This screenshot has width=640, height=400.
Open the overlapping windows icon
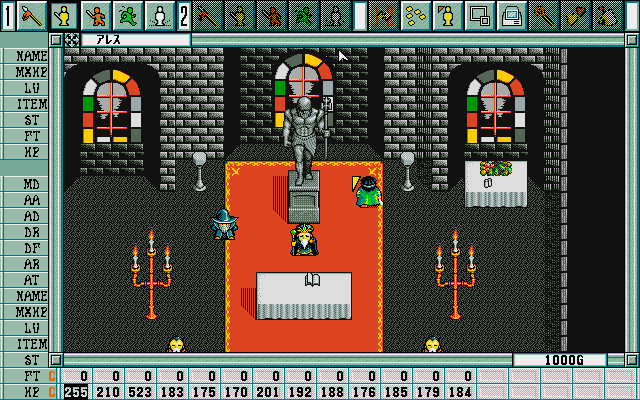[478, 15]
